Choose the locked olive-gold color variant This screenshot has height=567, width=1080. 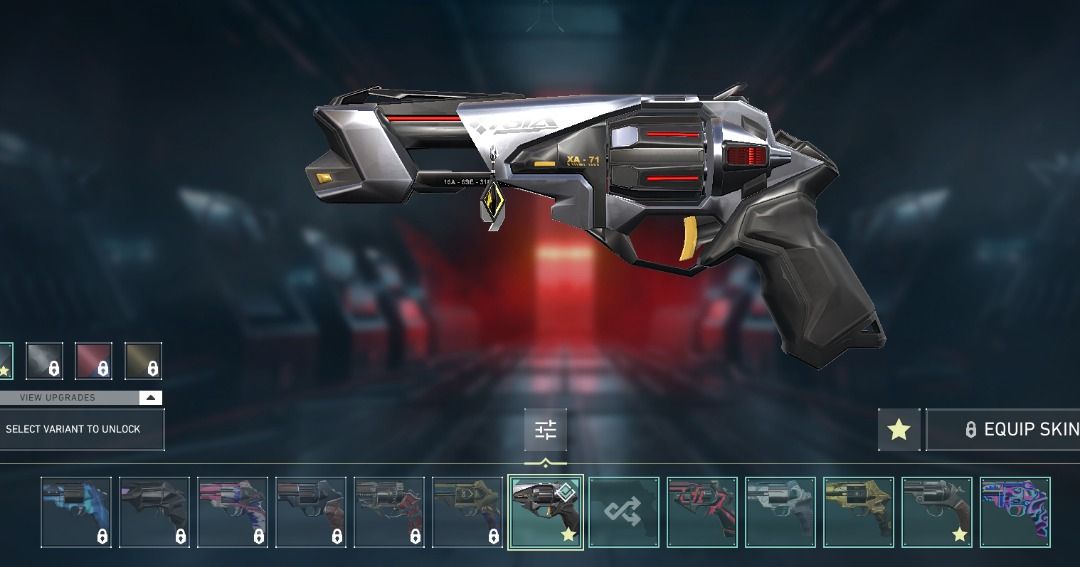[x=143, y=361]
